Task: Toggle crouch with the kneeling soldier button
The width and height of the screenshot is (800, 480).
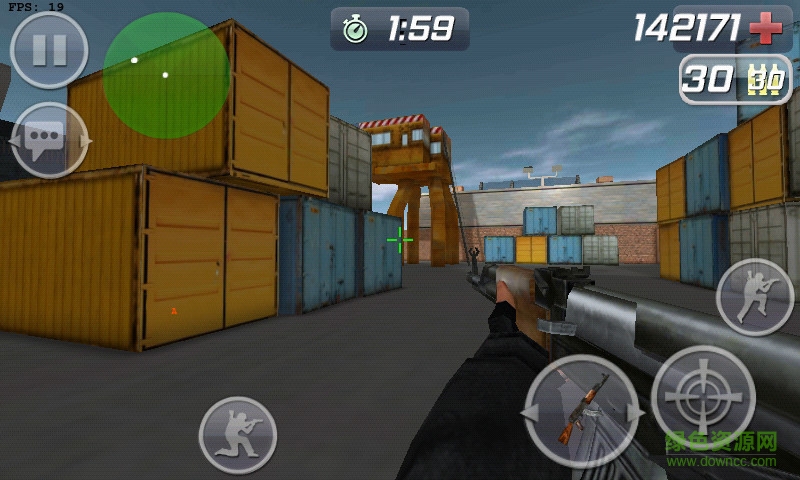Action: click(x=237, y=435)
